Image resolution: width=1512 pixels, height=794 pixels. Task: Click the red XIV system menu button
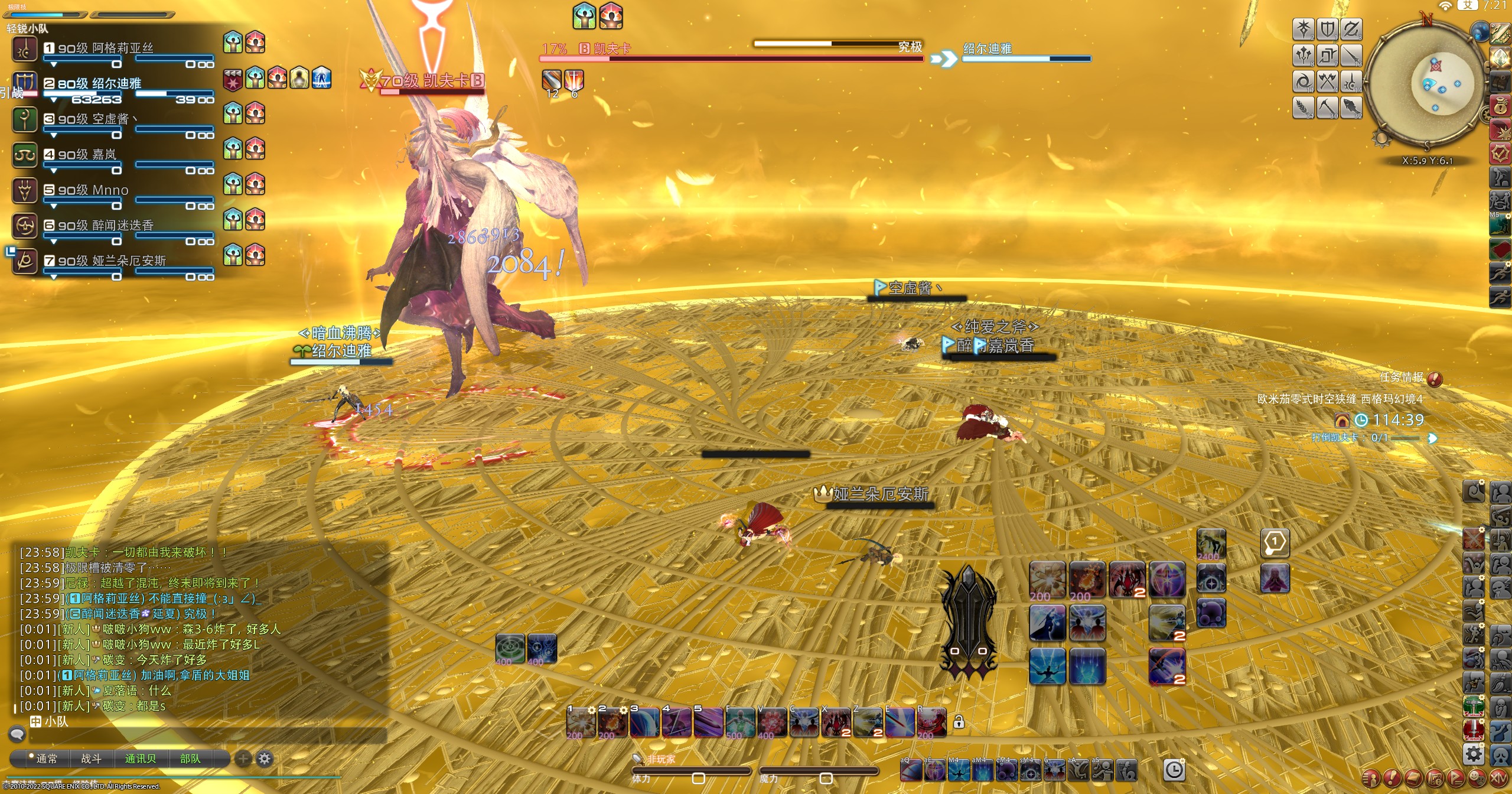point(1498,778)
